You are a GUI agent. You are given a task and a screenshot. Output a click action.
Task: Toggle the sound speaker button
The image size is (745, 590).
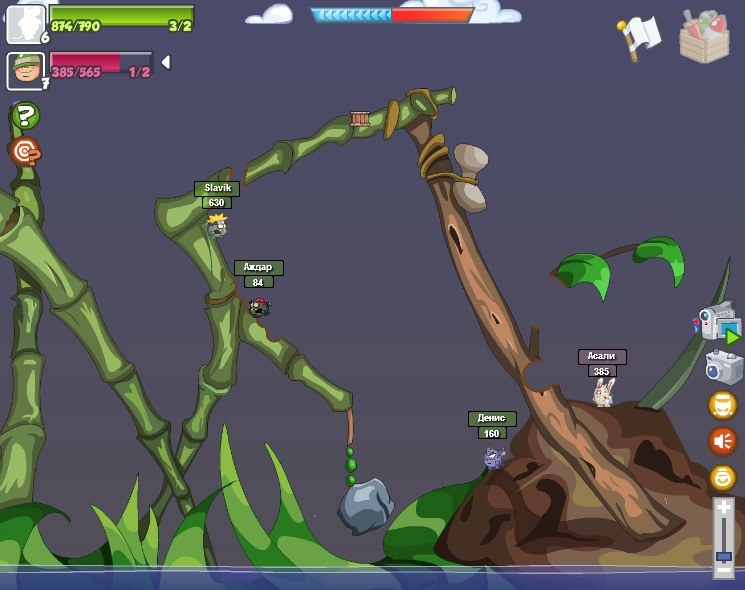[x=722, y=441]
